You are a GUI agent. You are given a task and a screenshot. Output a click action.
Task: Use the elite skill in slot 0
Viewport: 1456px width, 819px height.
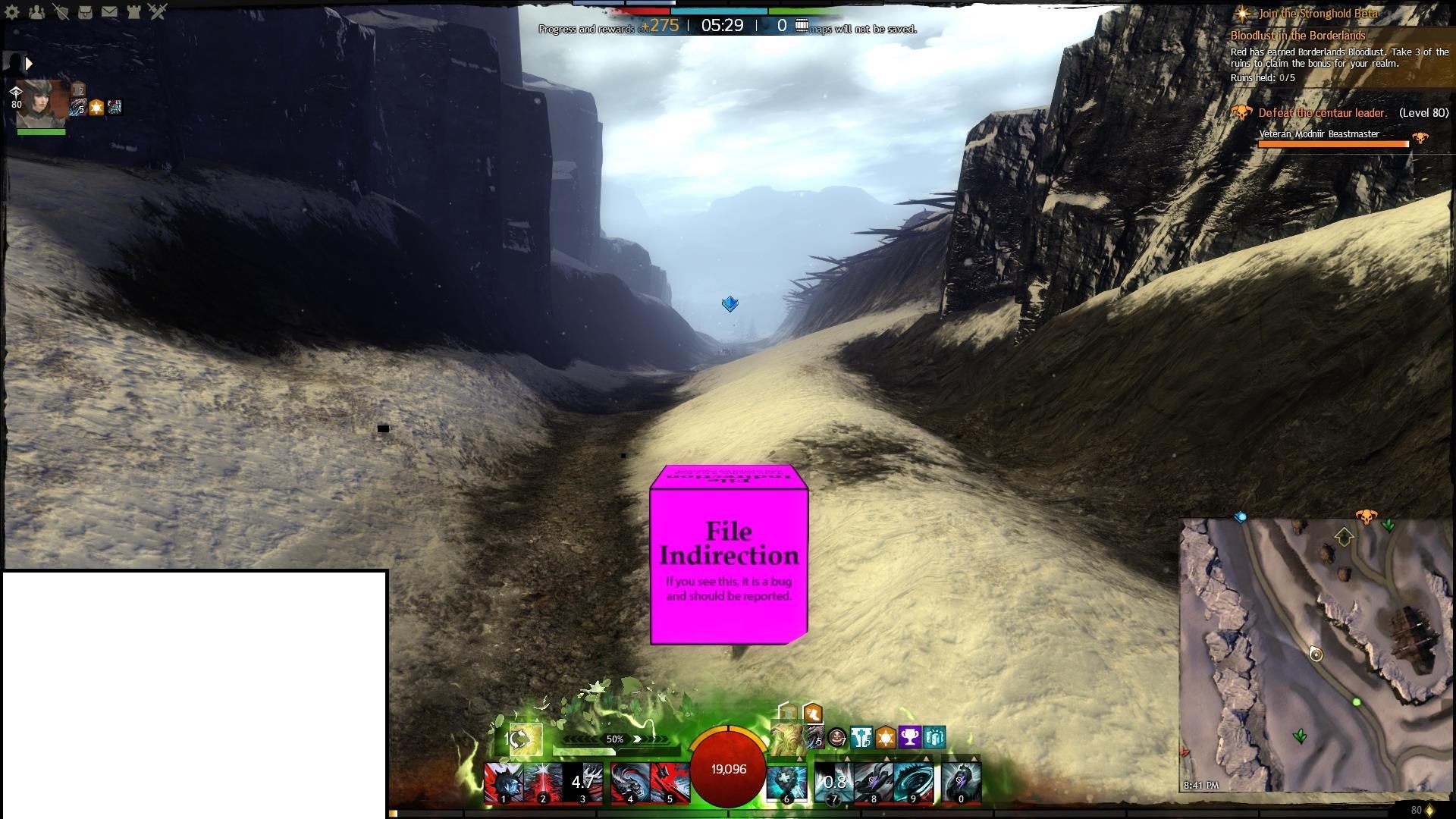coord(962,783)
